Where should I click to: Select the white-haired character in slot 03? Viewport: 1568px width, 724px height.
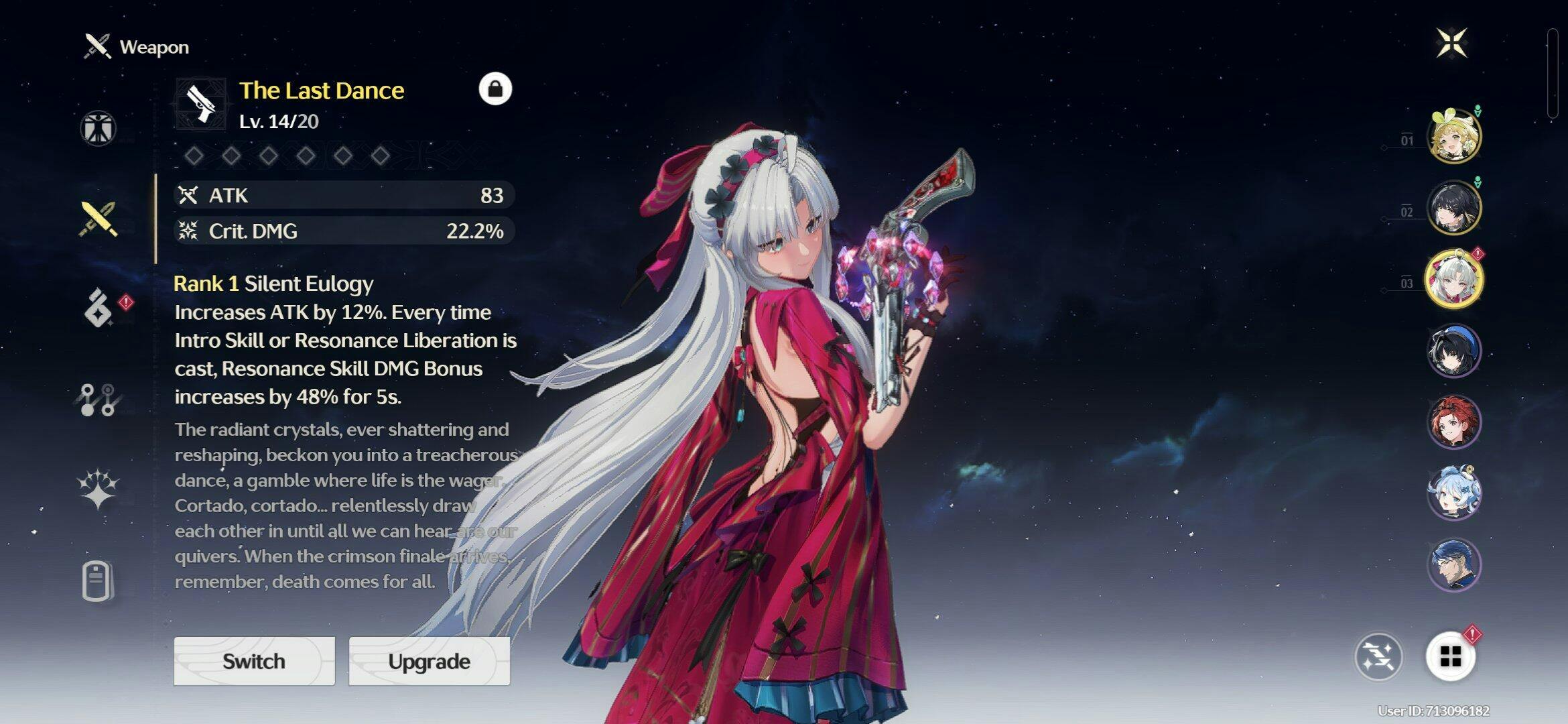click(1454, 279)
